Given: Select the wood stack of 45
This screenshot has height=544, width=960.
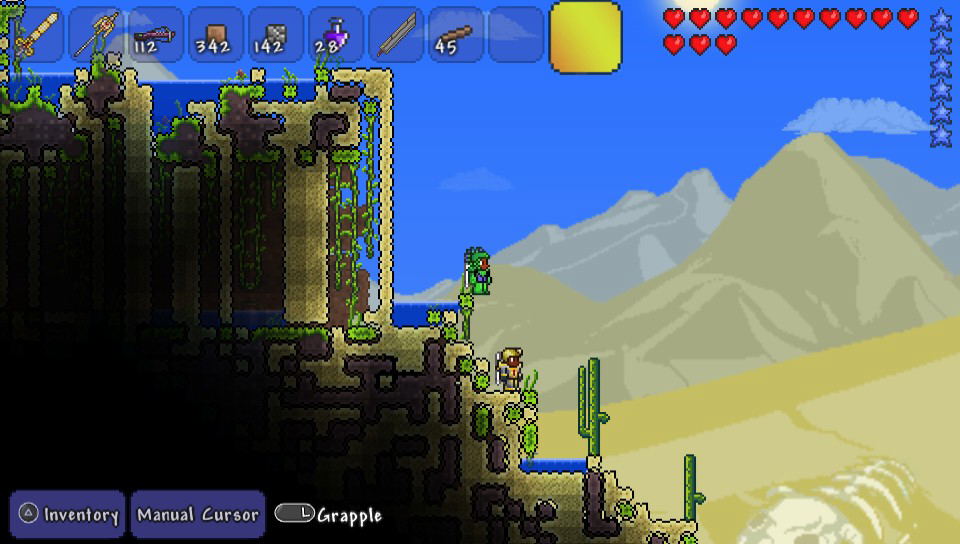Looking at the screenshot, I should pos(457,35).
